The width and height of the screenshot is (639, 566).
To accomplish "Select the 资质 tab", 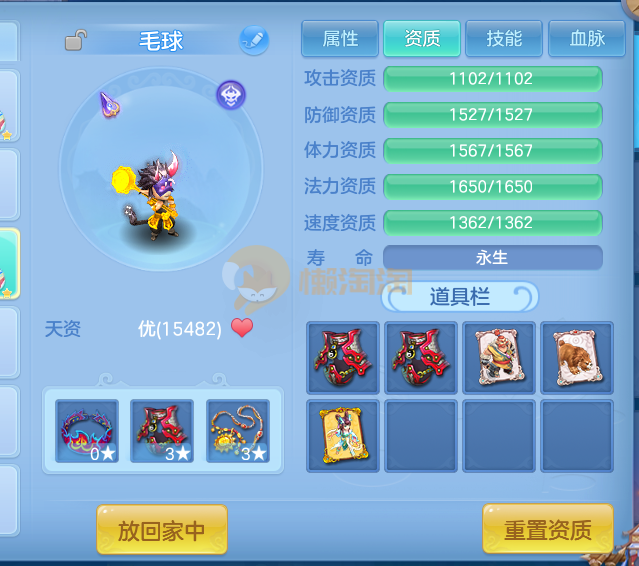I will point(422,39).
